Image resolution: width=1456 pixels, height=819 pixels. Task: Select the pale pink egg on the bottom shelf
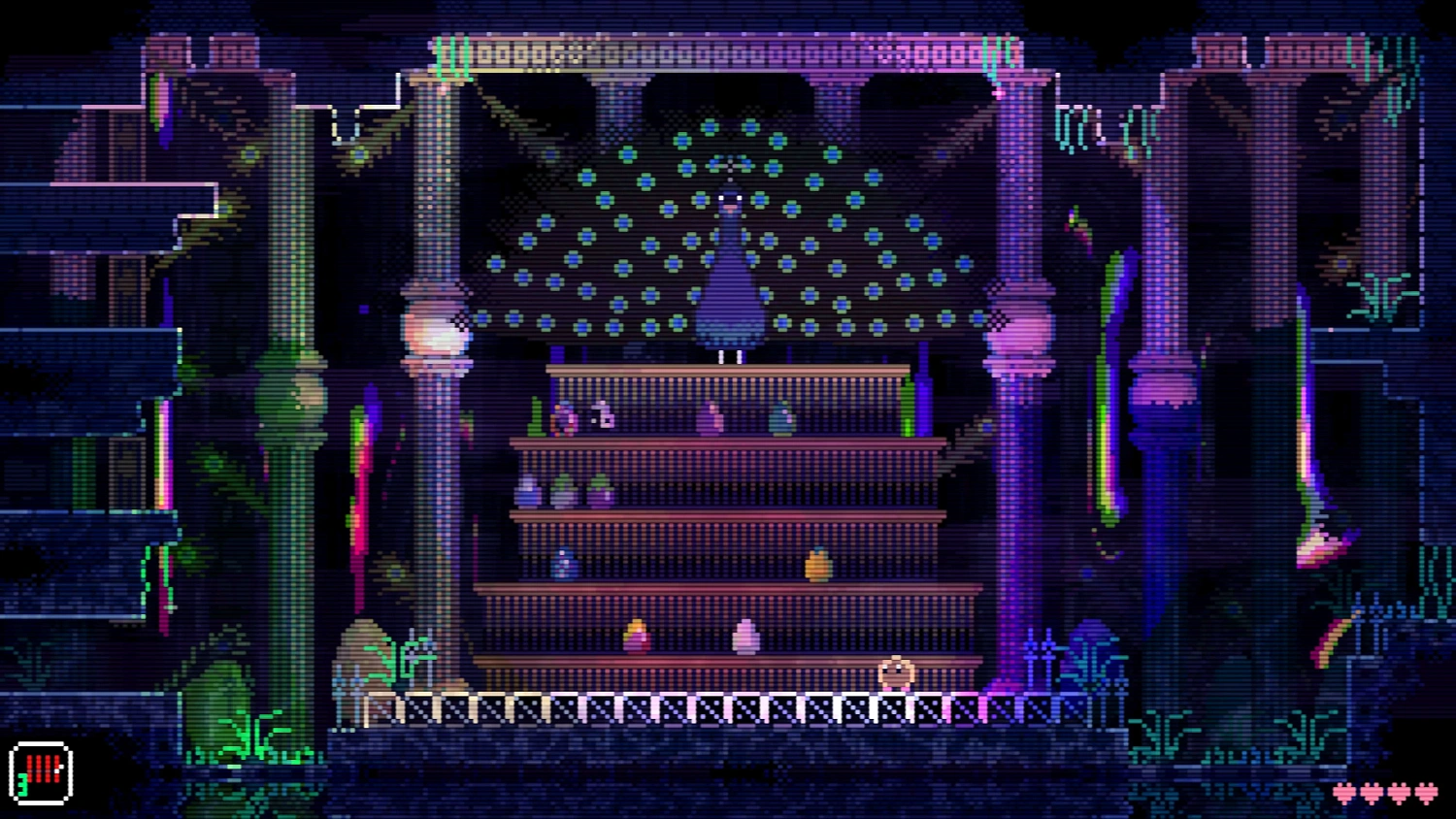tap(746, 638)
